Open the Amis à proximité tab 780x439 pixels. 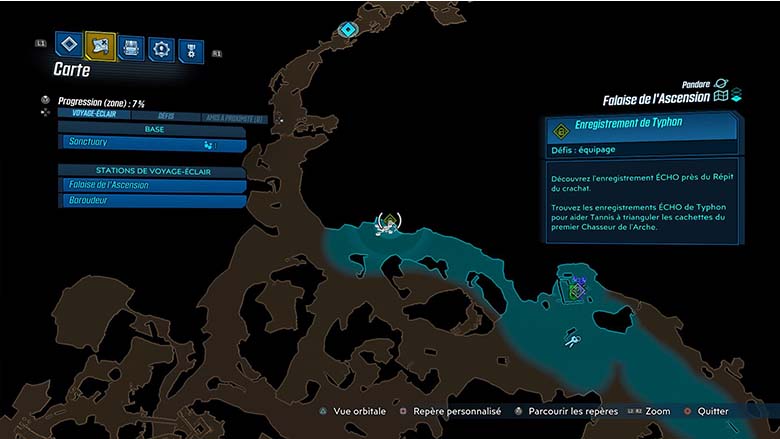[x=232, y=117]
